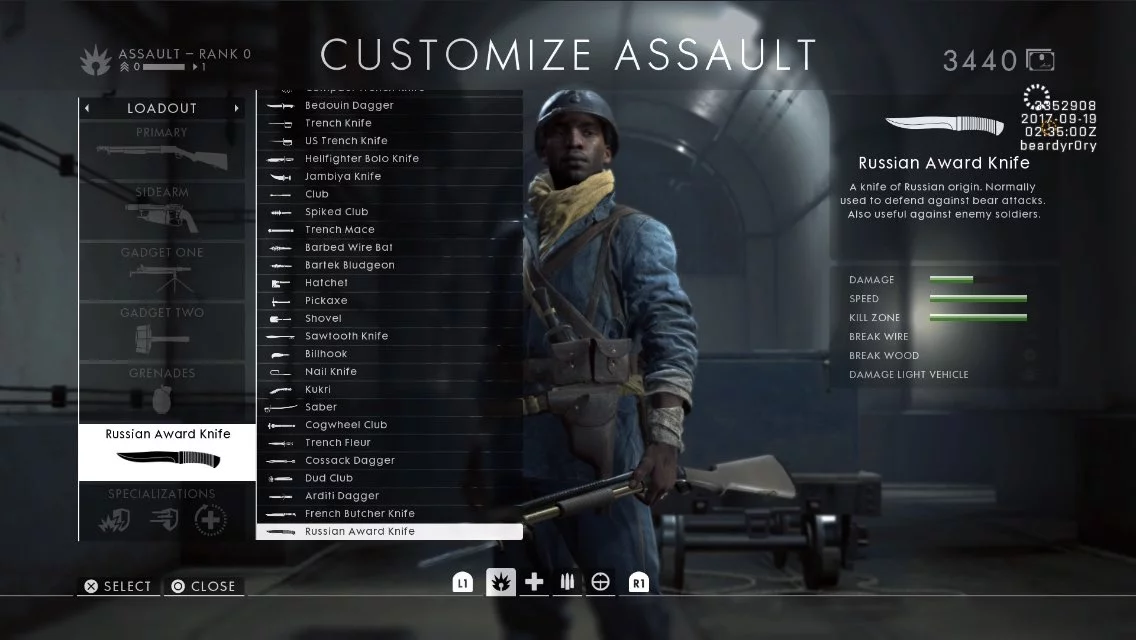The image size is (1136, 640).
Task: Select the Saber entry
Action: click(x=390, y=407)
